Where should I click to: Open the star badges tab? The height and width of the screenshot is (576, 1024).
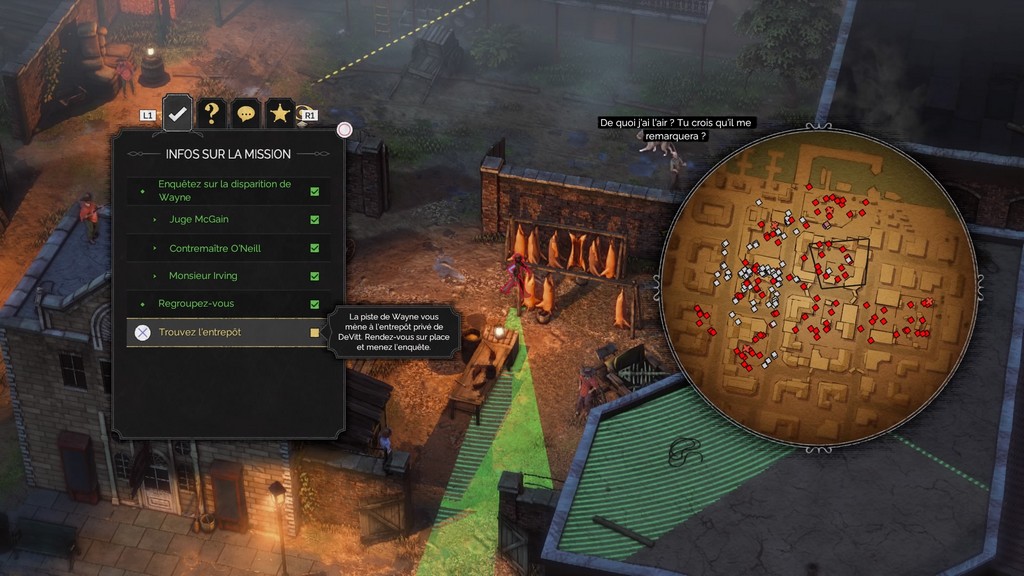click(x=280, y=113)
